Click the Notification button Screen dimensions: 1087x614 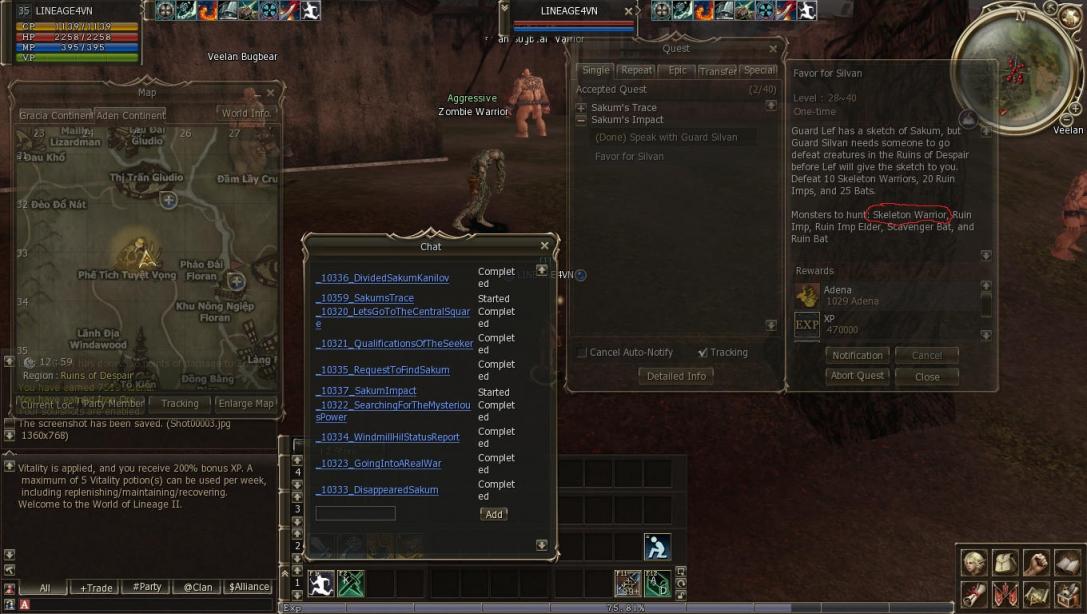857,355
